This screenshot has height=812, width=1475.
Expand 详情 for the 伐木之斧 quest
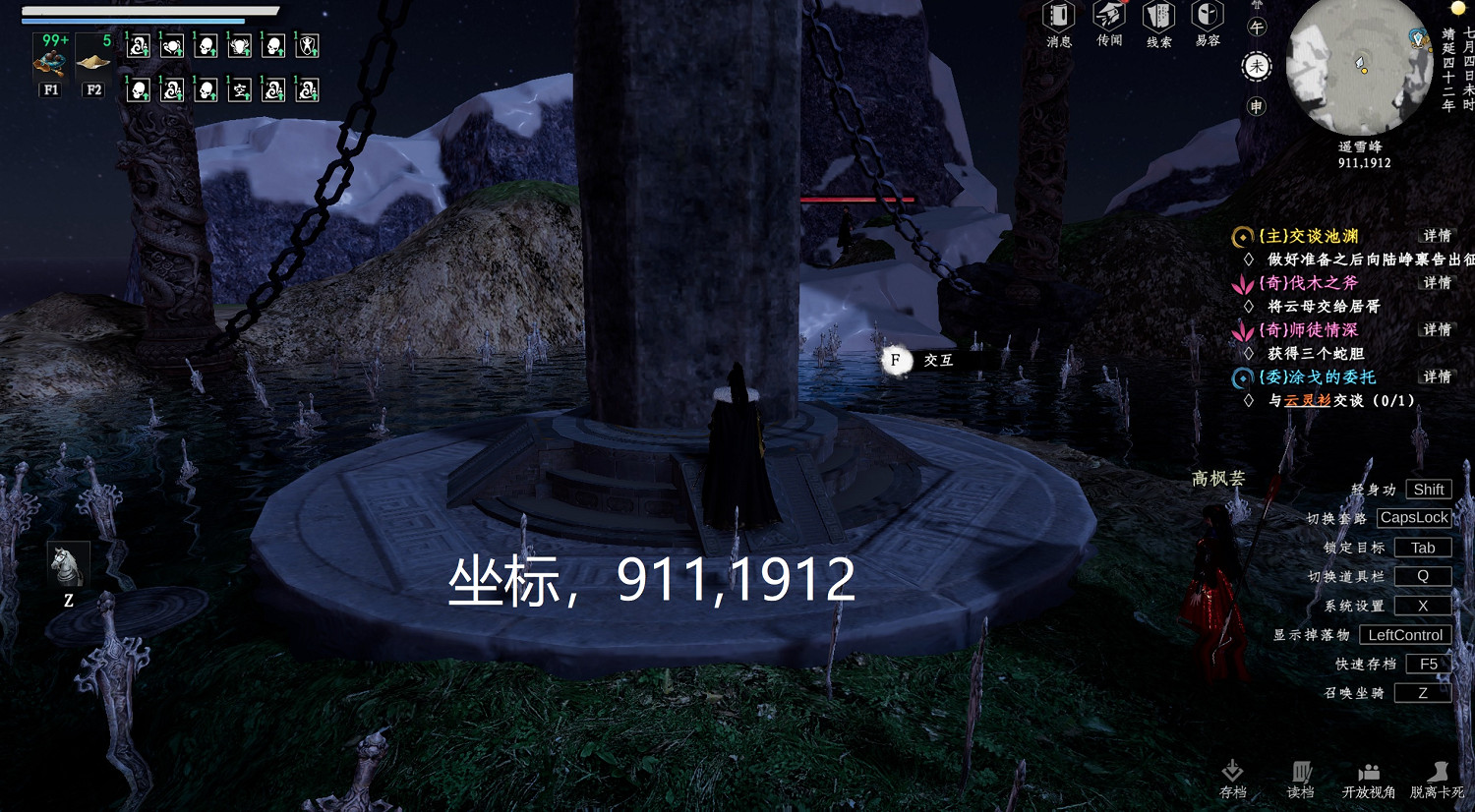[x=1436, y=282]
